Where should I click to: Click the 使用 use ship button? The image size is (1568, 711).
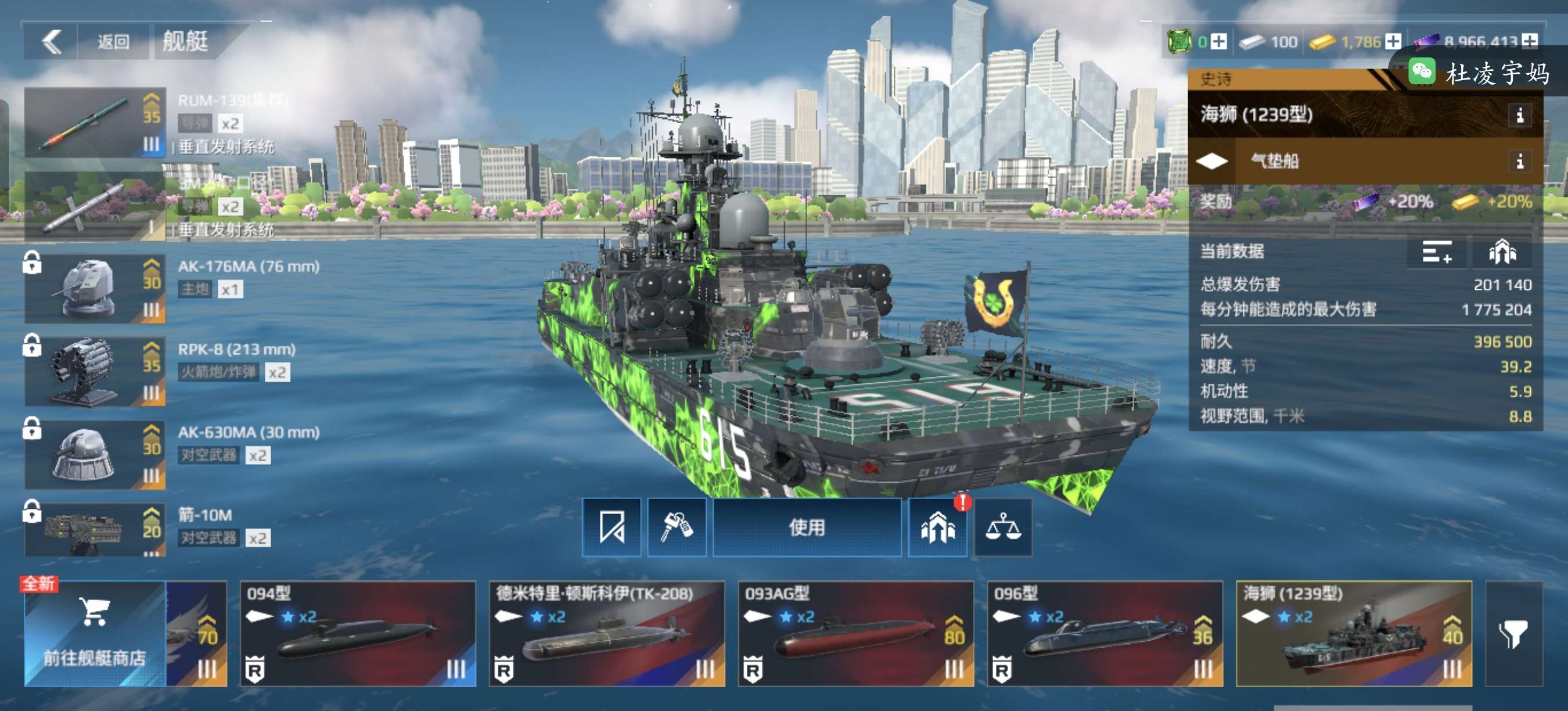tap(807, 527)
